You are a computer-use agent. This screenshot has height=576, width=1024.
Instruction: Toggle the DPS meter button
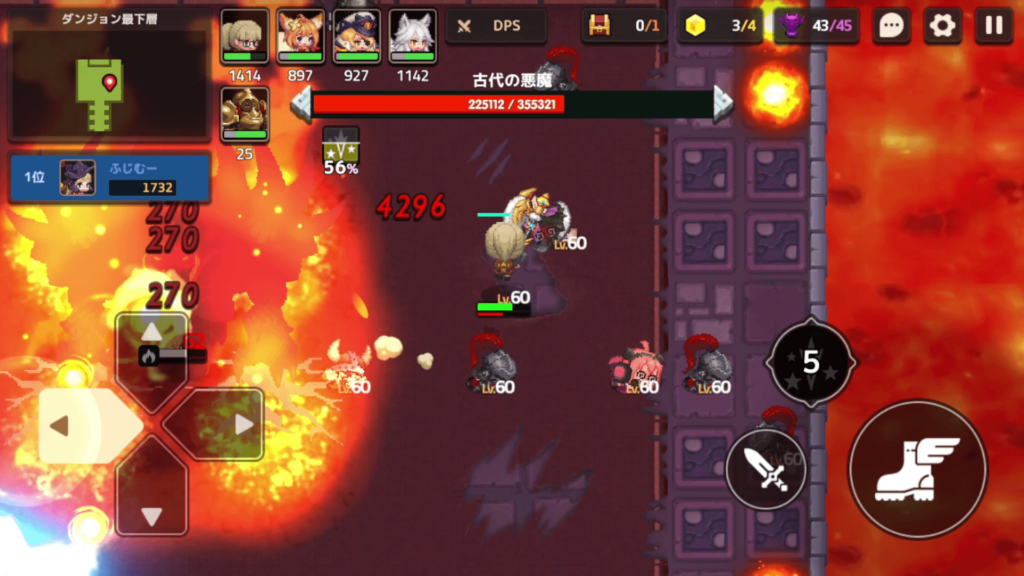click(496, 26)
